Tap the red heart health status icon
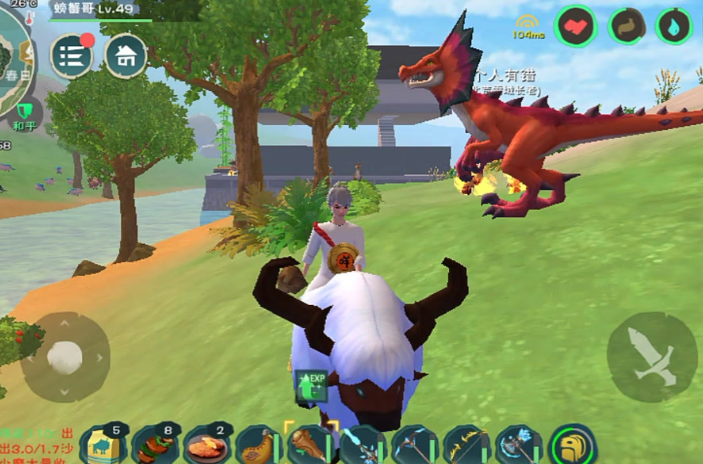Viewport: 703px width, 464px height. pyautogui.click(x=577, y=26)
